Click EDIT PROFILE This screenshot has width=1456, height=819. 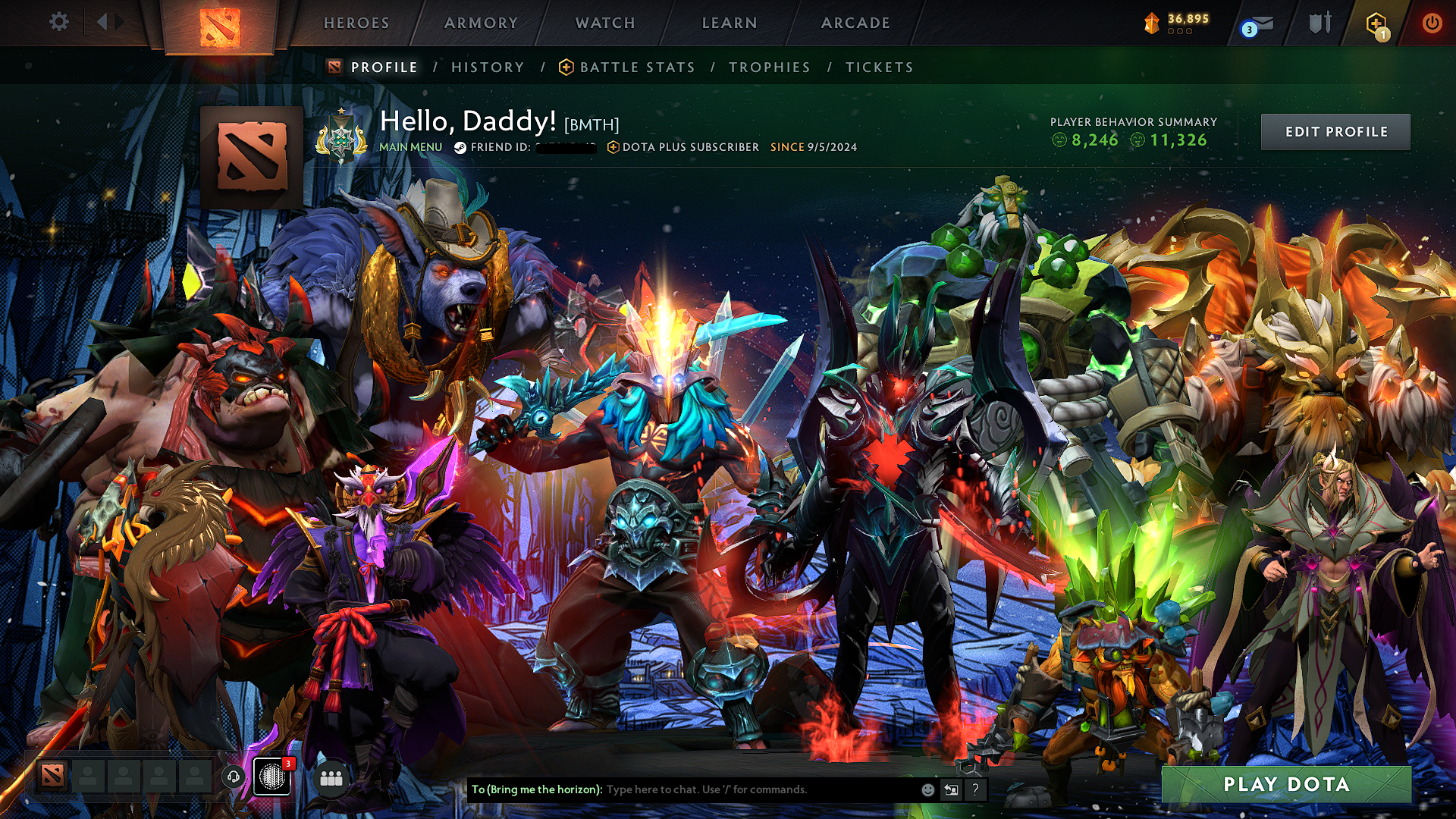click(1337, 131)
